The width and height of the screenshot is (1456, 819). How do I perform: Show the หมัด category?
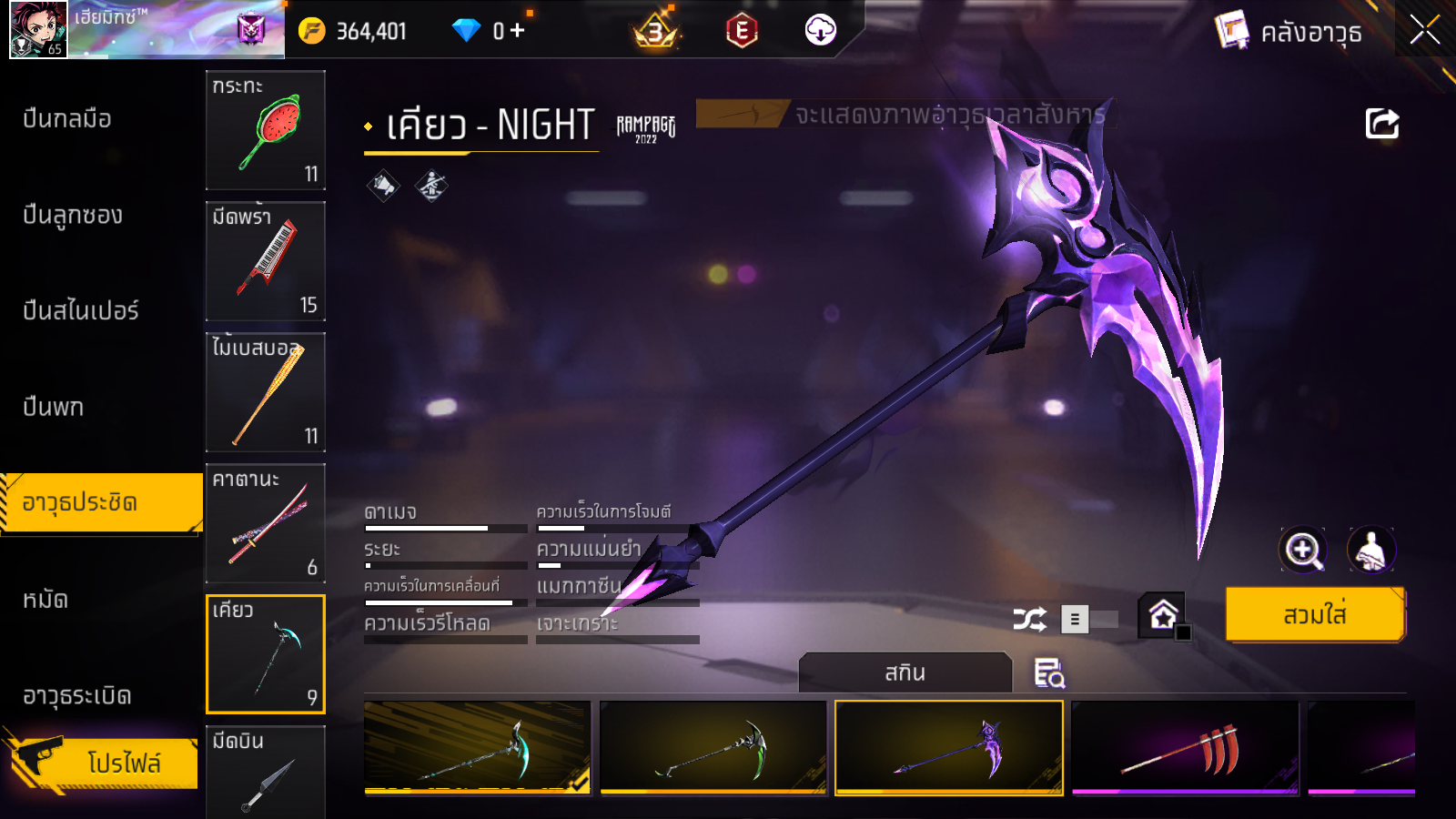[x=45, y=600]
